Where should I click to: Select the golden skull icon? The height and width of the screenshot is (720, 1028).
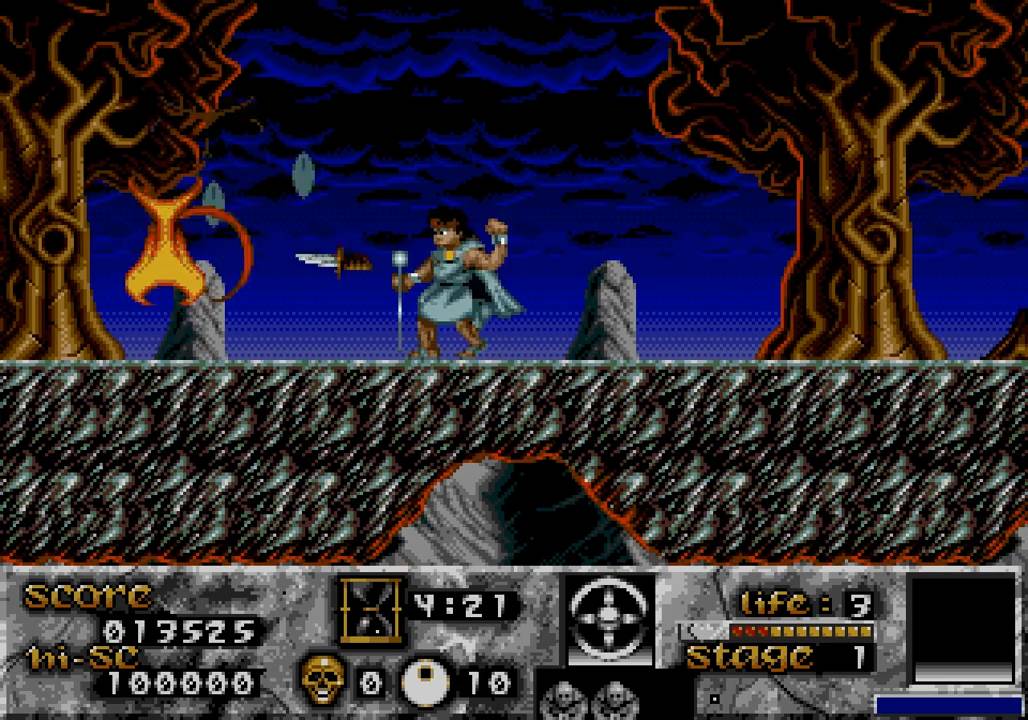323,680
